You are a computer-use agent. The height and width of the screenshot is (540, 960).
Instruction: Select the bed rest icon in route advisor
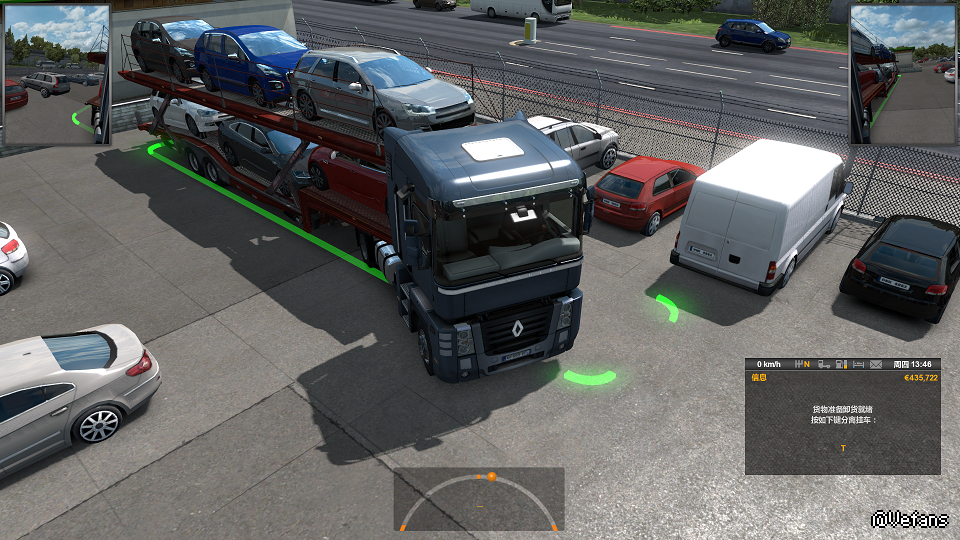859,364
